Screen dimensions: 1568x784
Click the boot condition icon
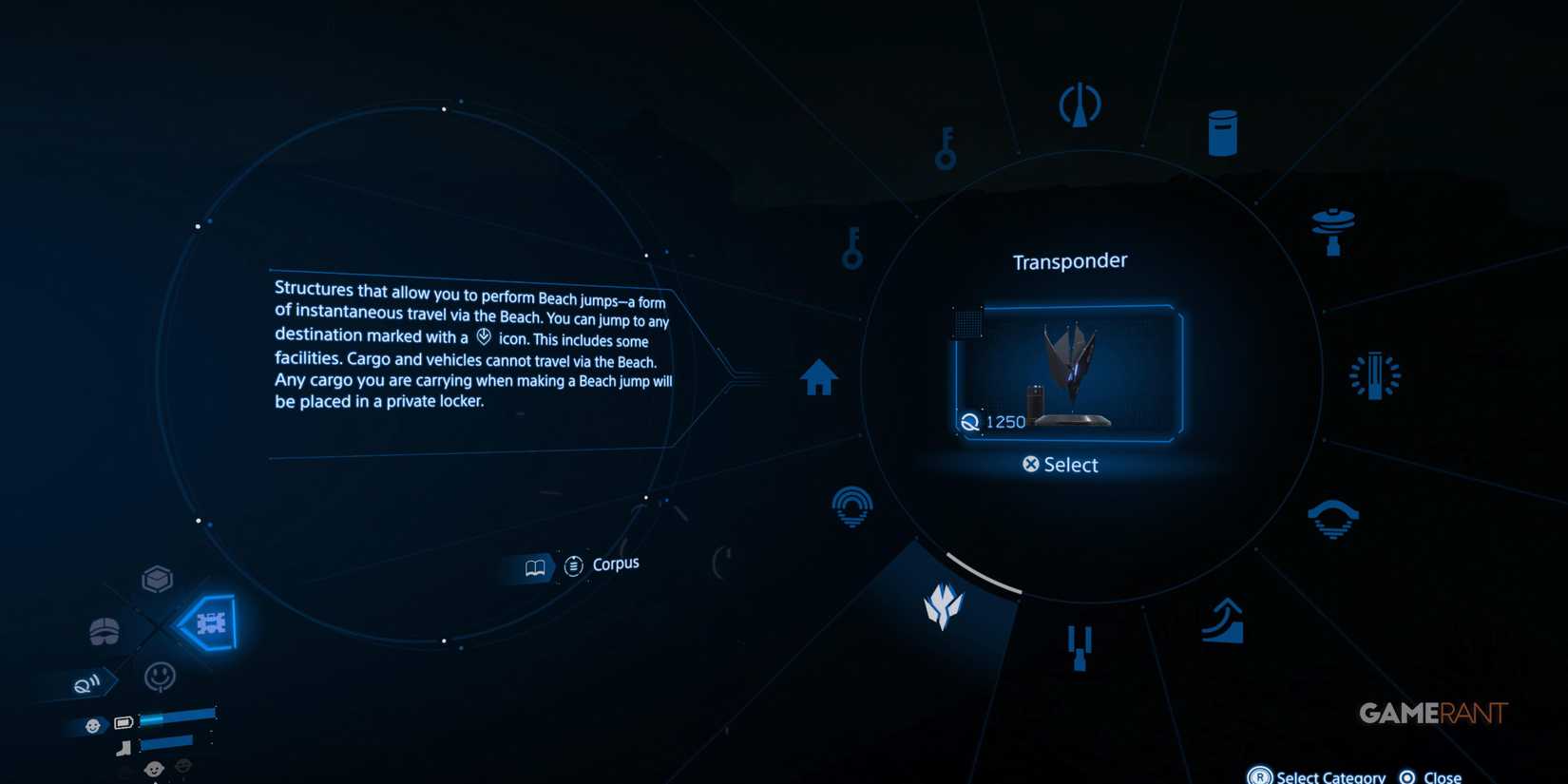pos(124,747)
